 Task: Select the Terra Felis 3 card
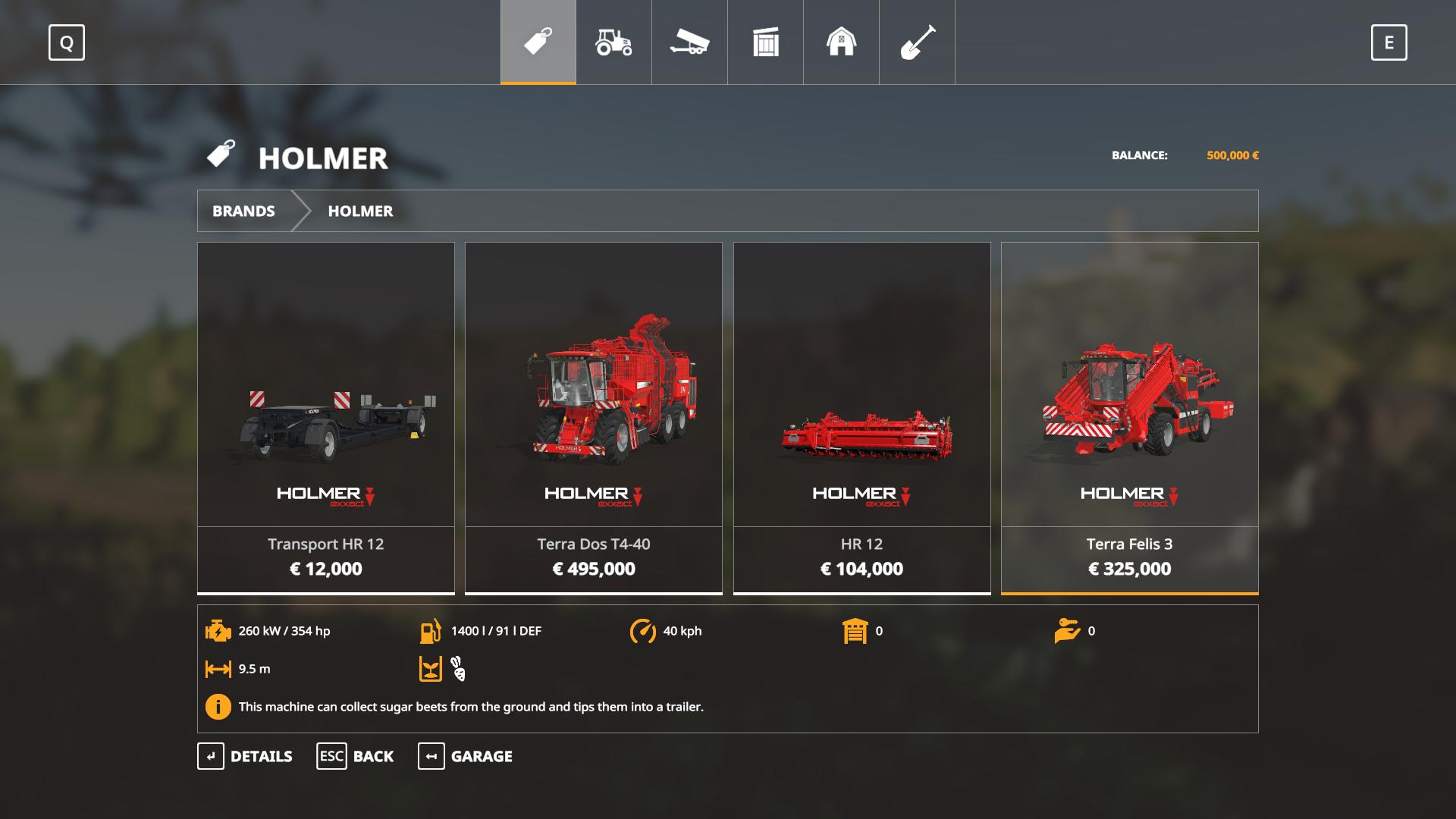pos(1130,417)
